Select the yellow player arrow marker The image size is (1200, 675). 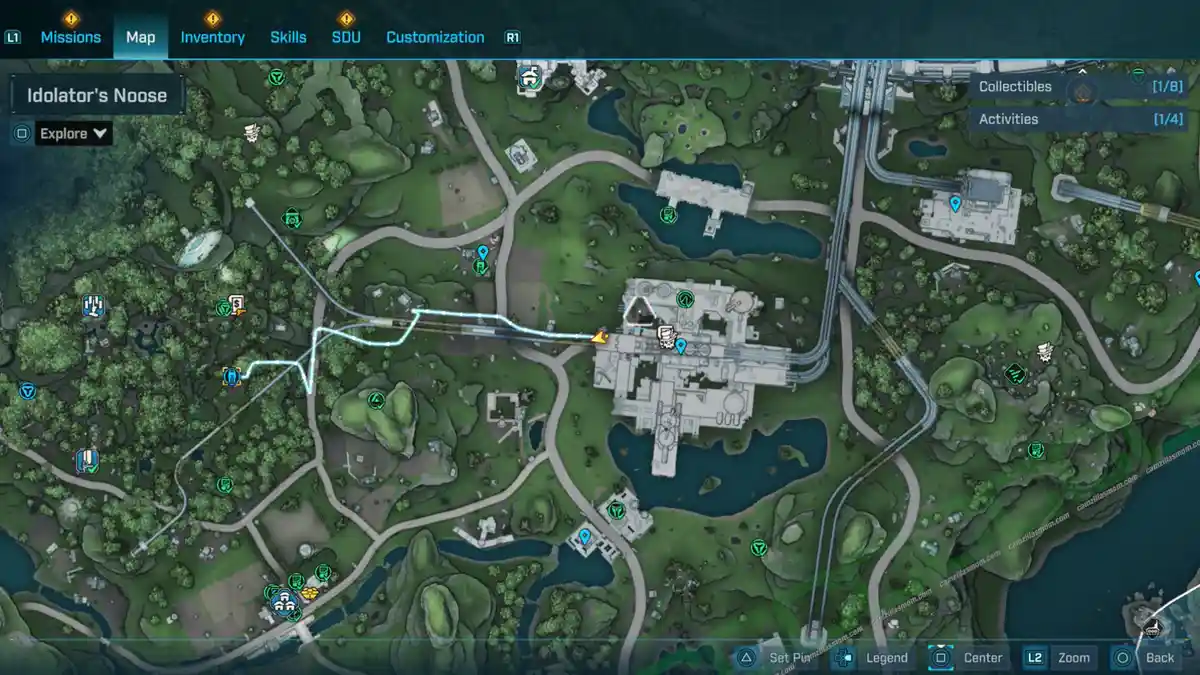[x=600, y=338]
